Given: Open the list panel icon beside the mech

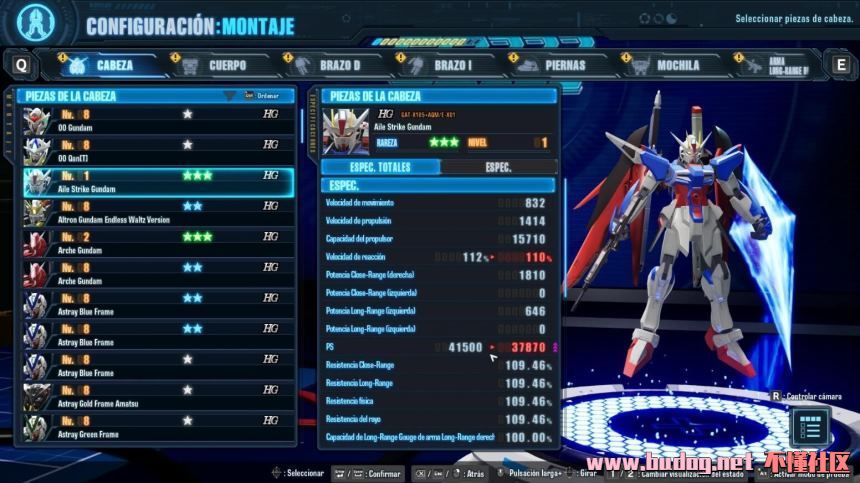Looking at the screenshot, I should click(x=810, y=427).
